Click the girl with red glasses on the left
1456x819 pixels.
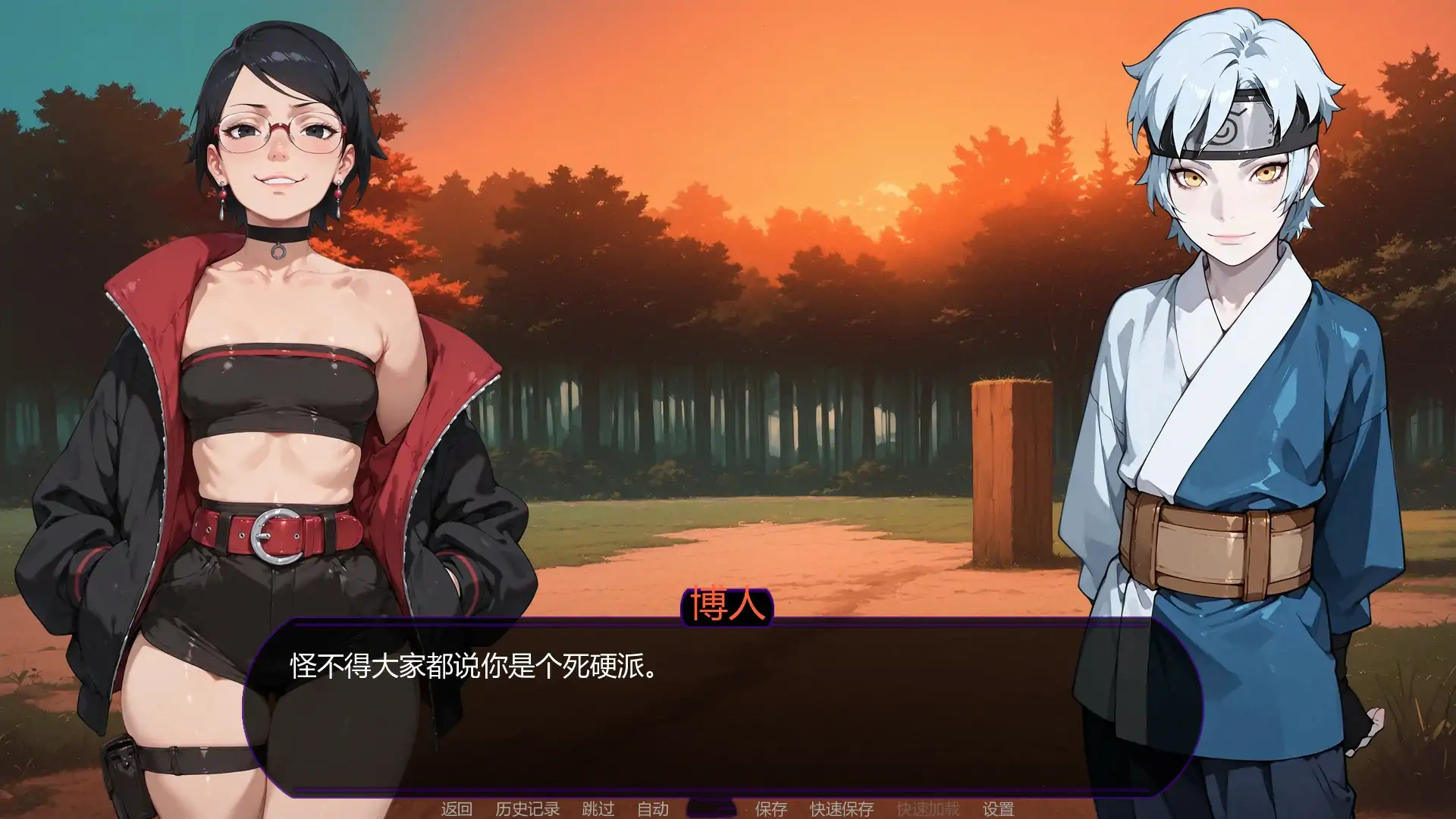(x=281, y=303)
